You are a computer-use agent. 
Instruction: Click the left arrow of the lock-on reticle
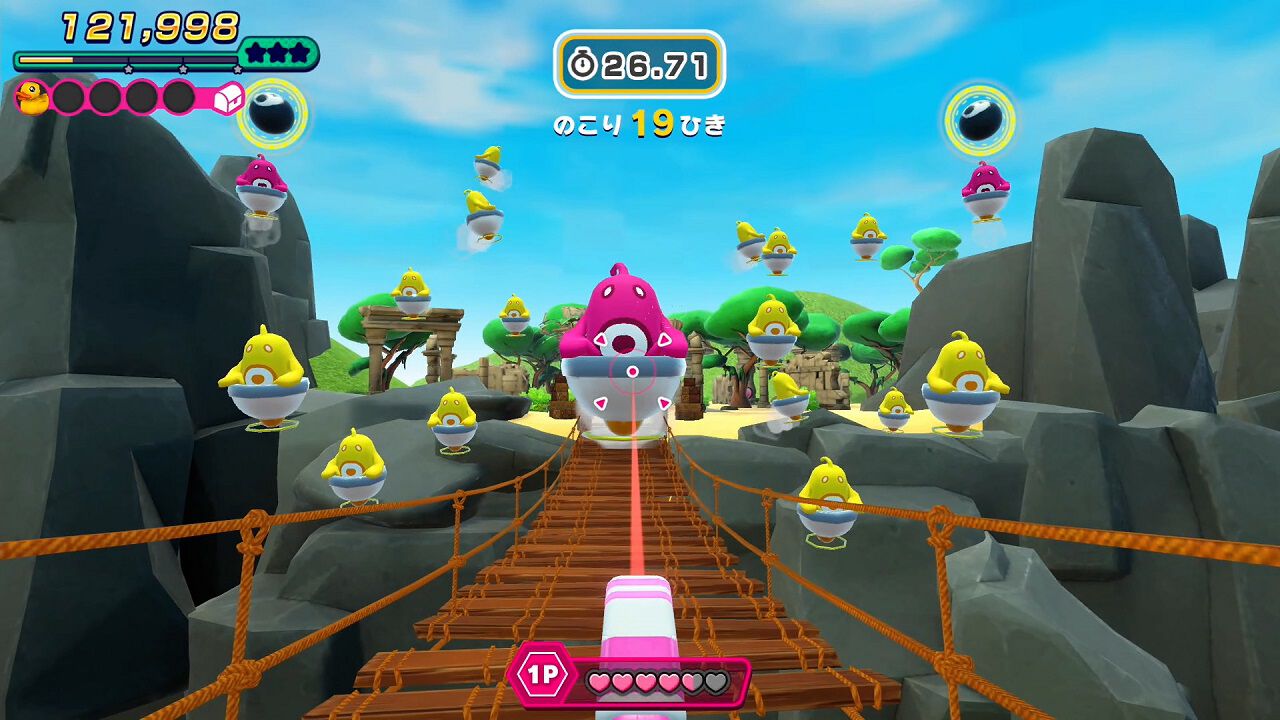coord(601,403)
